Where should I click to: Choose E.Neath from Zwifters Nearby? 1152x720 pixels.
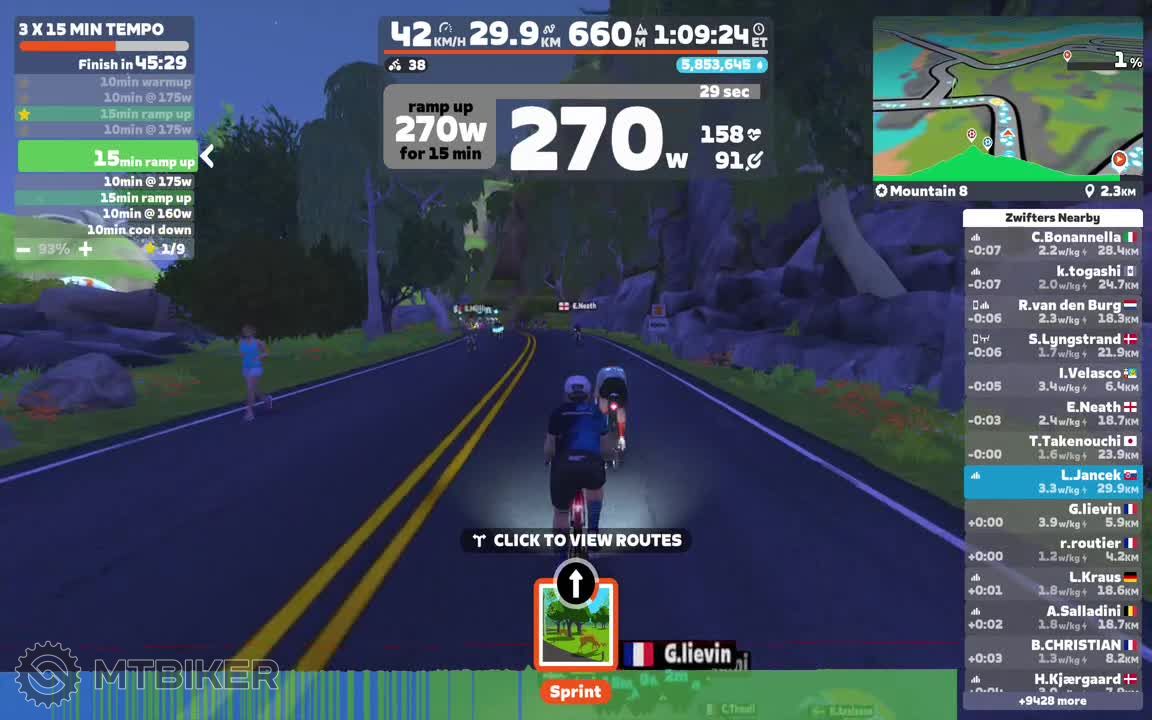[x=1052, y=414]
